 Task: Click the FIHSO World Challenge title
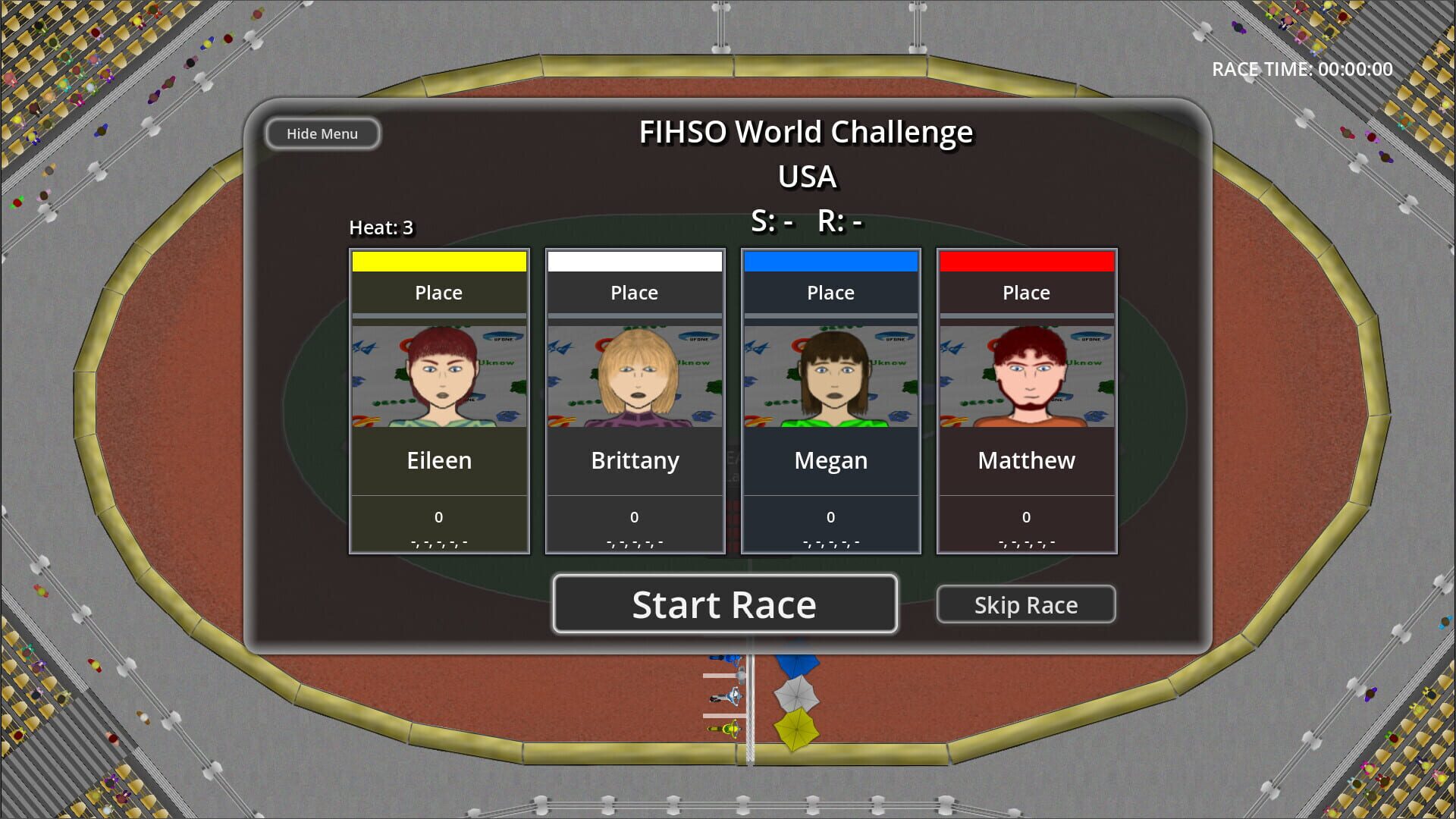(x=806, y=131)
